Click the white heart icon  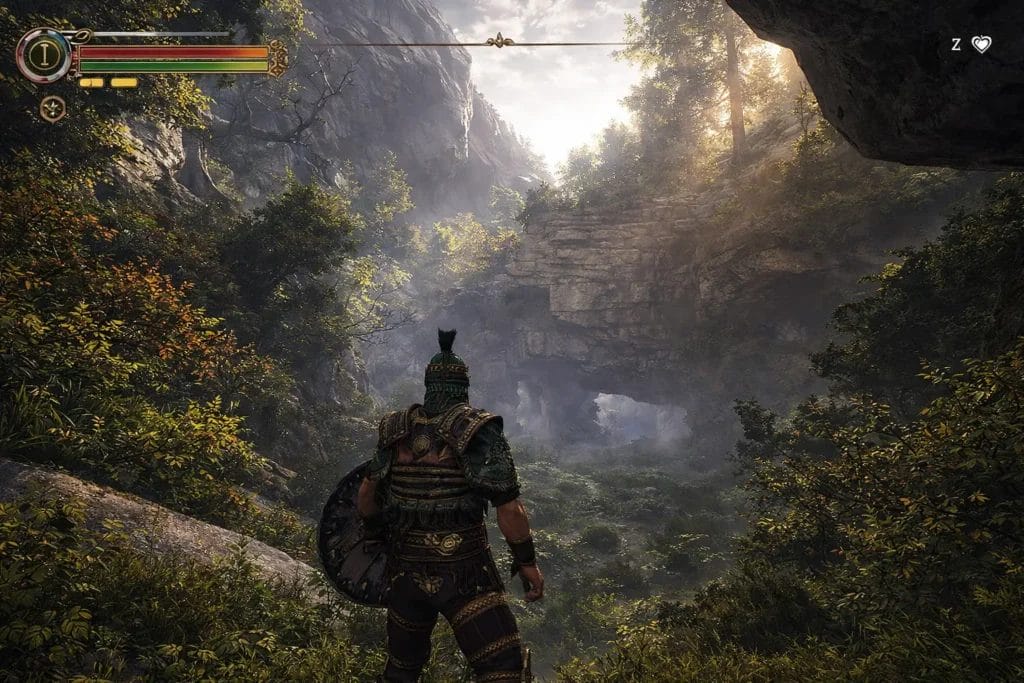(x=981, y=44)
